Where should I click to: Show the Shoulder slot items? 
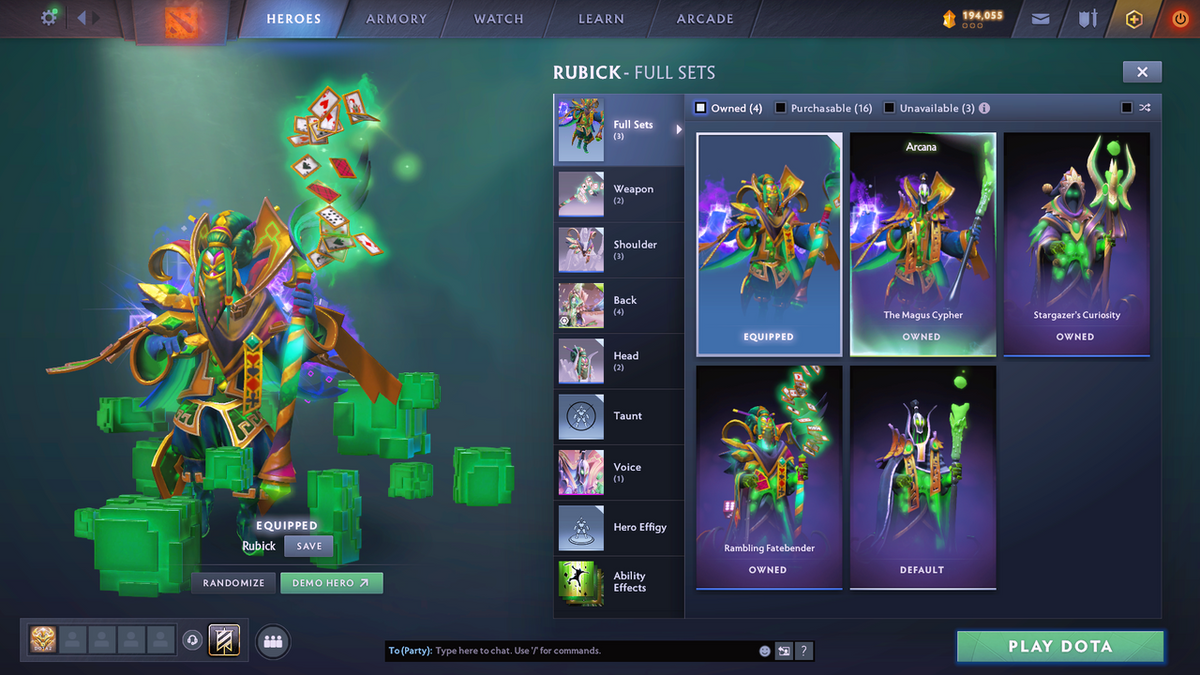coord(618,250)
